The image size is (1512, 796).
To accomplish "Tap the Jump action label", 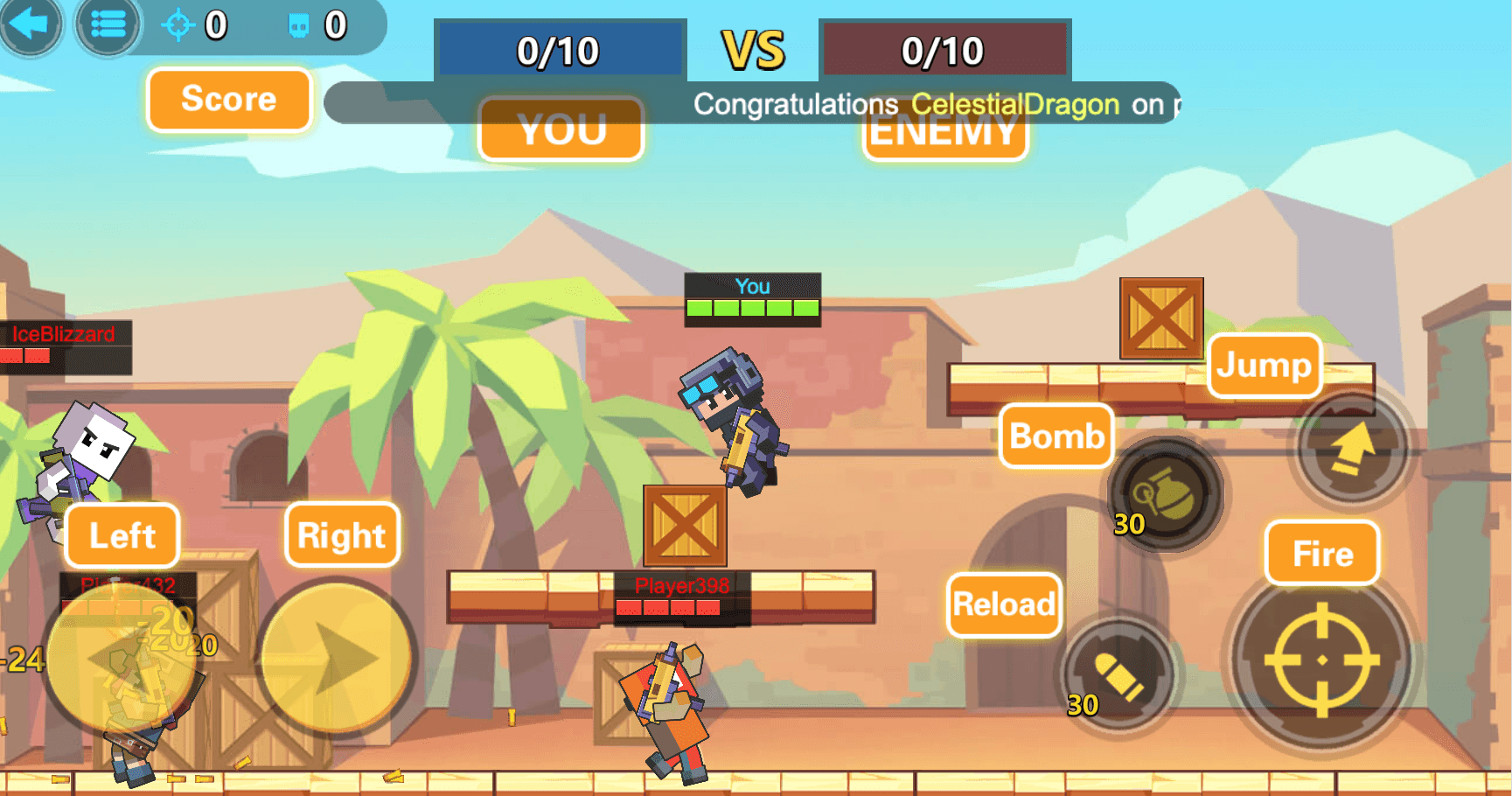I will pos(1265,367).
